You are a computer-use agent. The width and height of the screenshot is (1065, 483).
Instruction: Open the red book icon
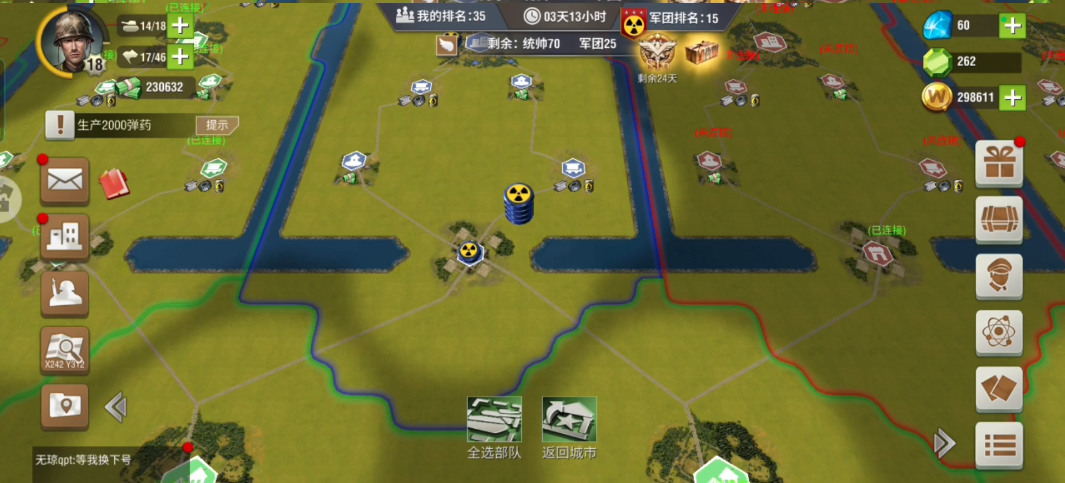point(114,183)
